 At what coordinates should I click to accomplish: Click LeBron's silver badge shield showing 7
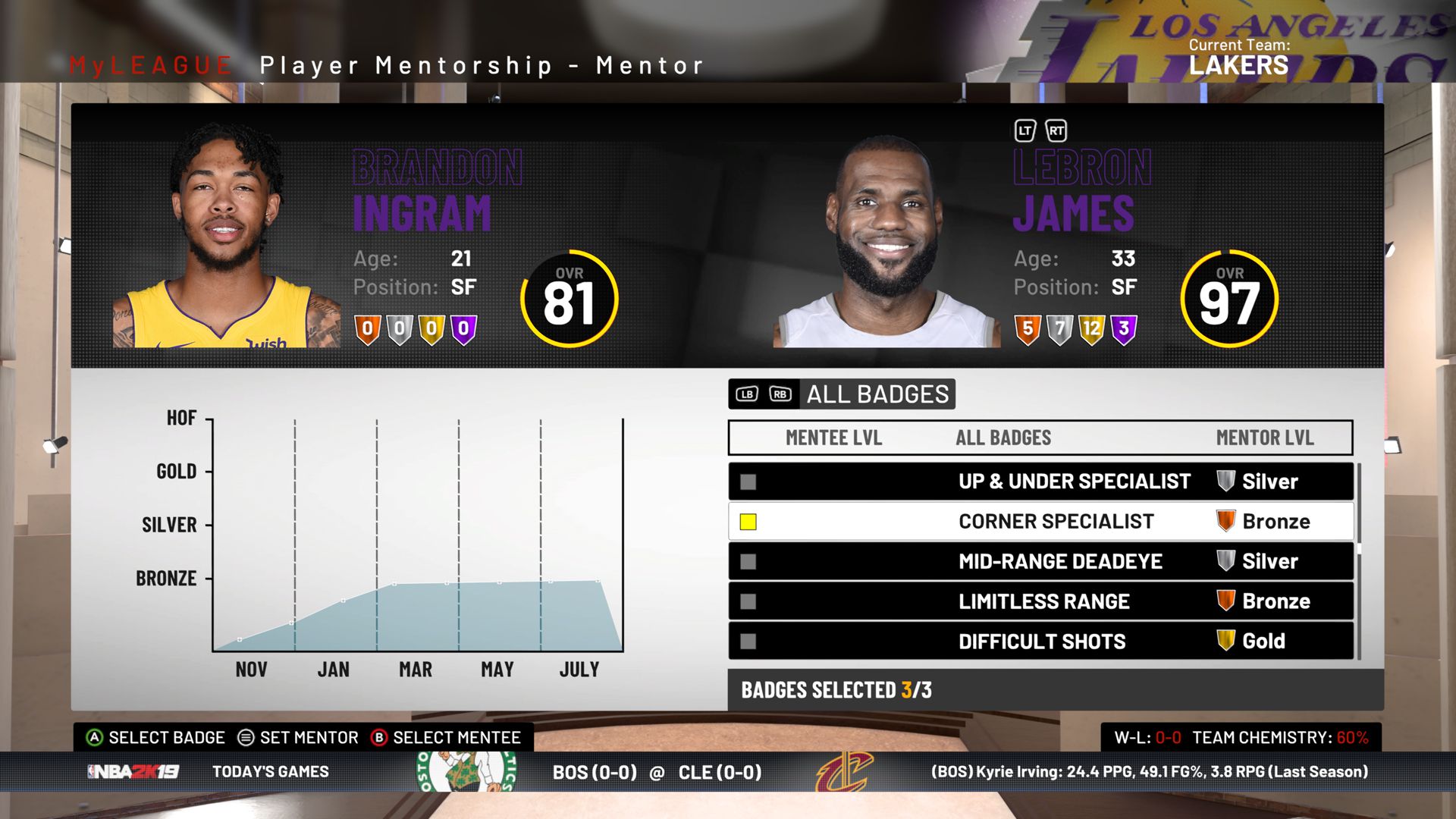point(1059,330)
